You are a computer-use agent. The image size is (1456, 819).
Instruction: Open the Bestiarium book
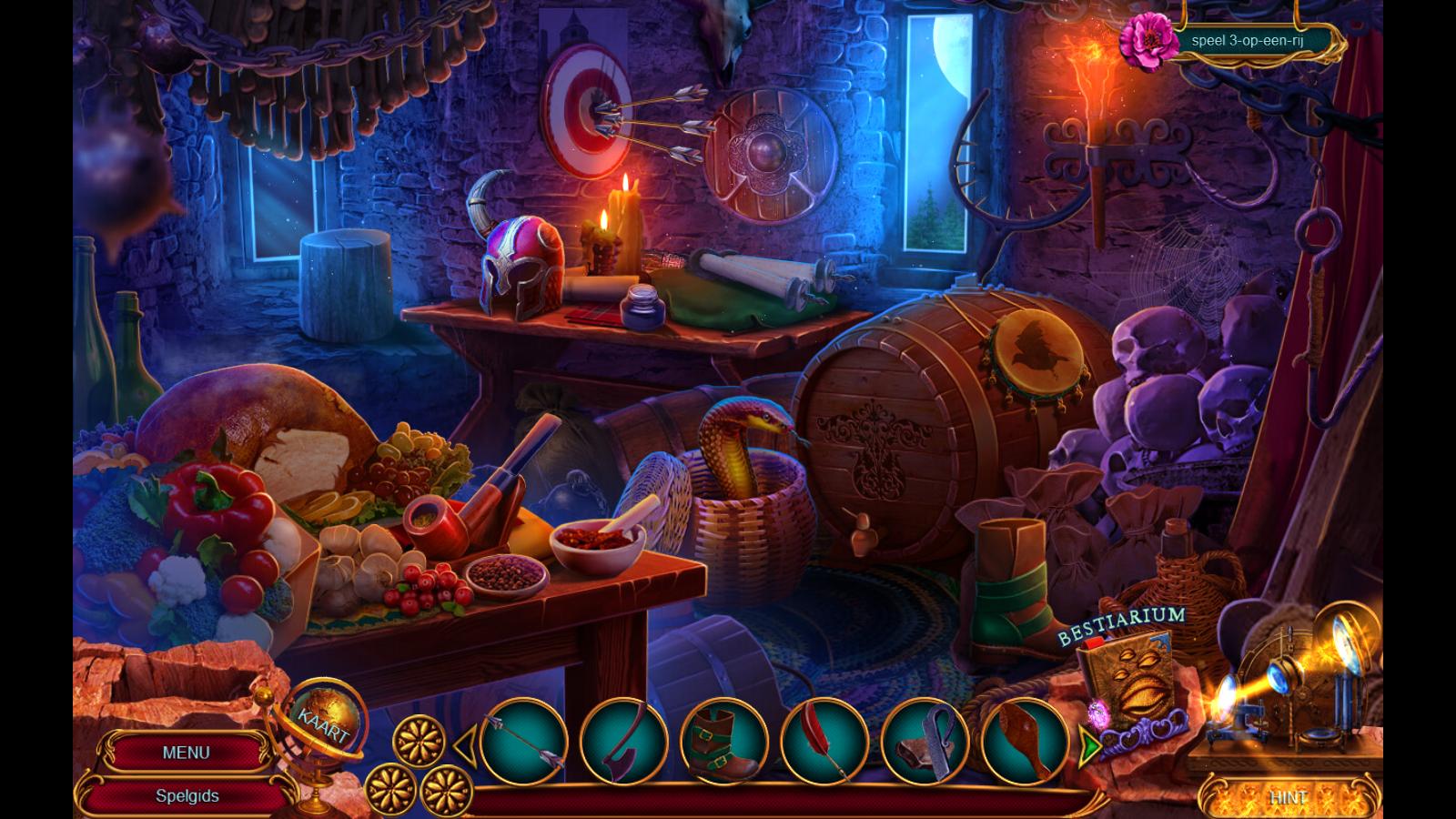(1128, 682)
